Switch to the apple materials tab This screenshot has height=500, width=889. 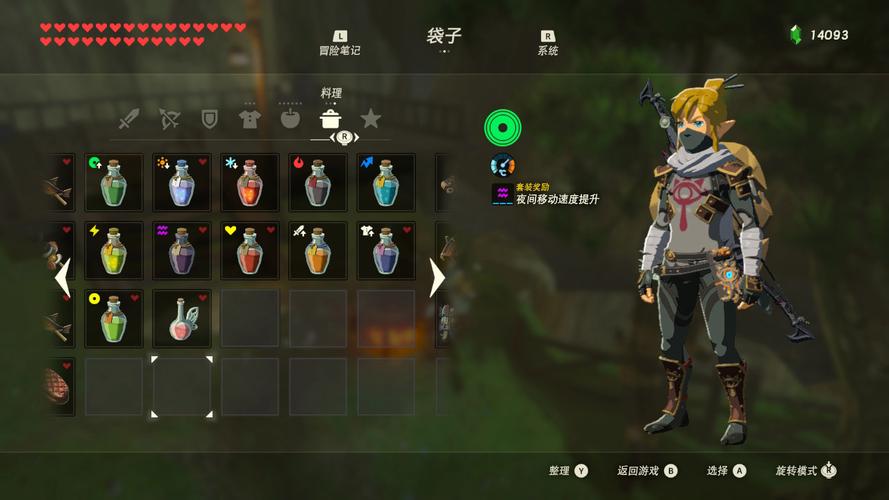point(290,120)
